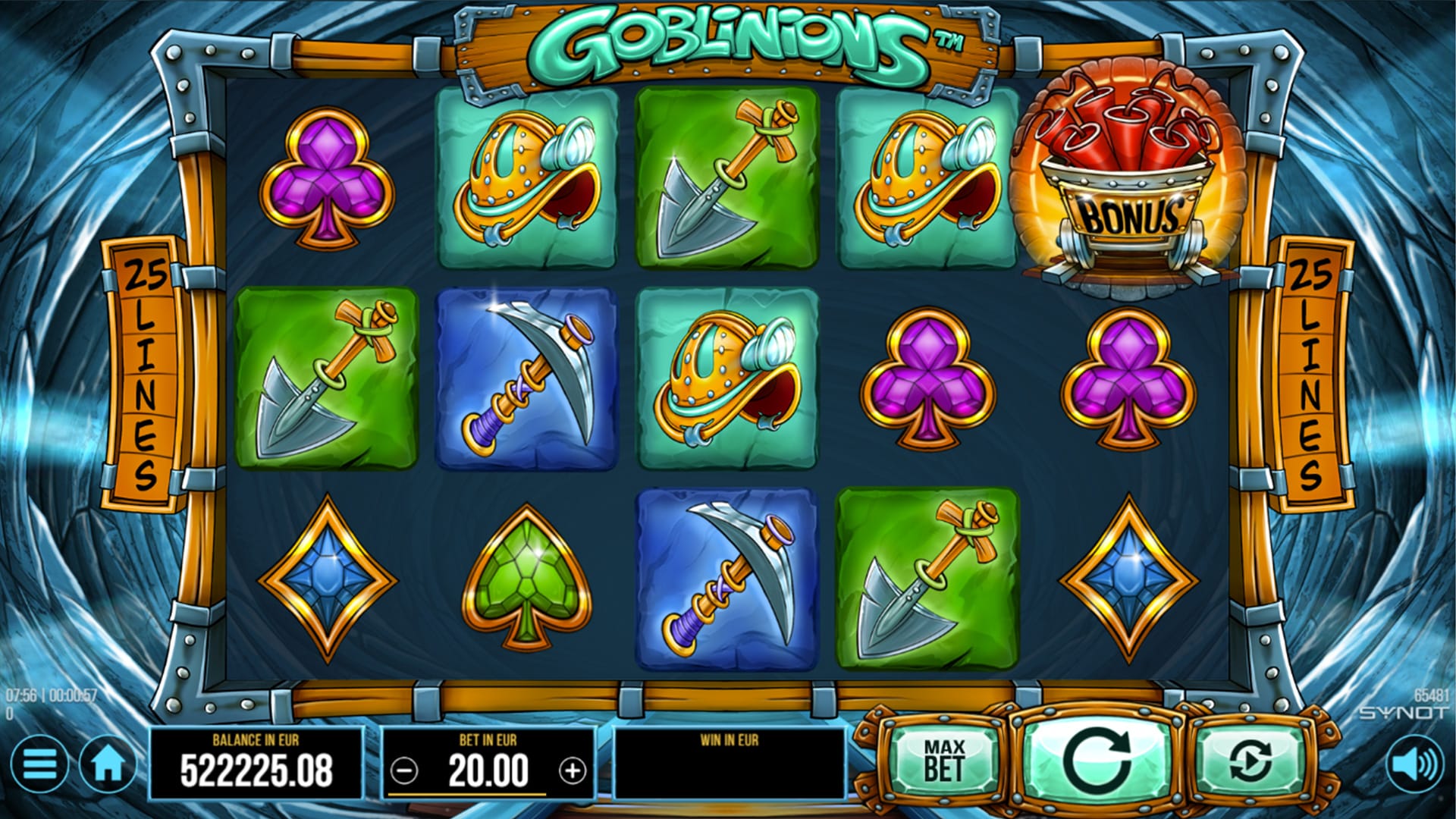Go to the home lobby
The width and height of the screenshot is (1456, 819).
click(108, 764)
